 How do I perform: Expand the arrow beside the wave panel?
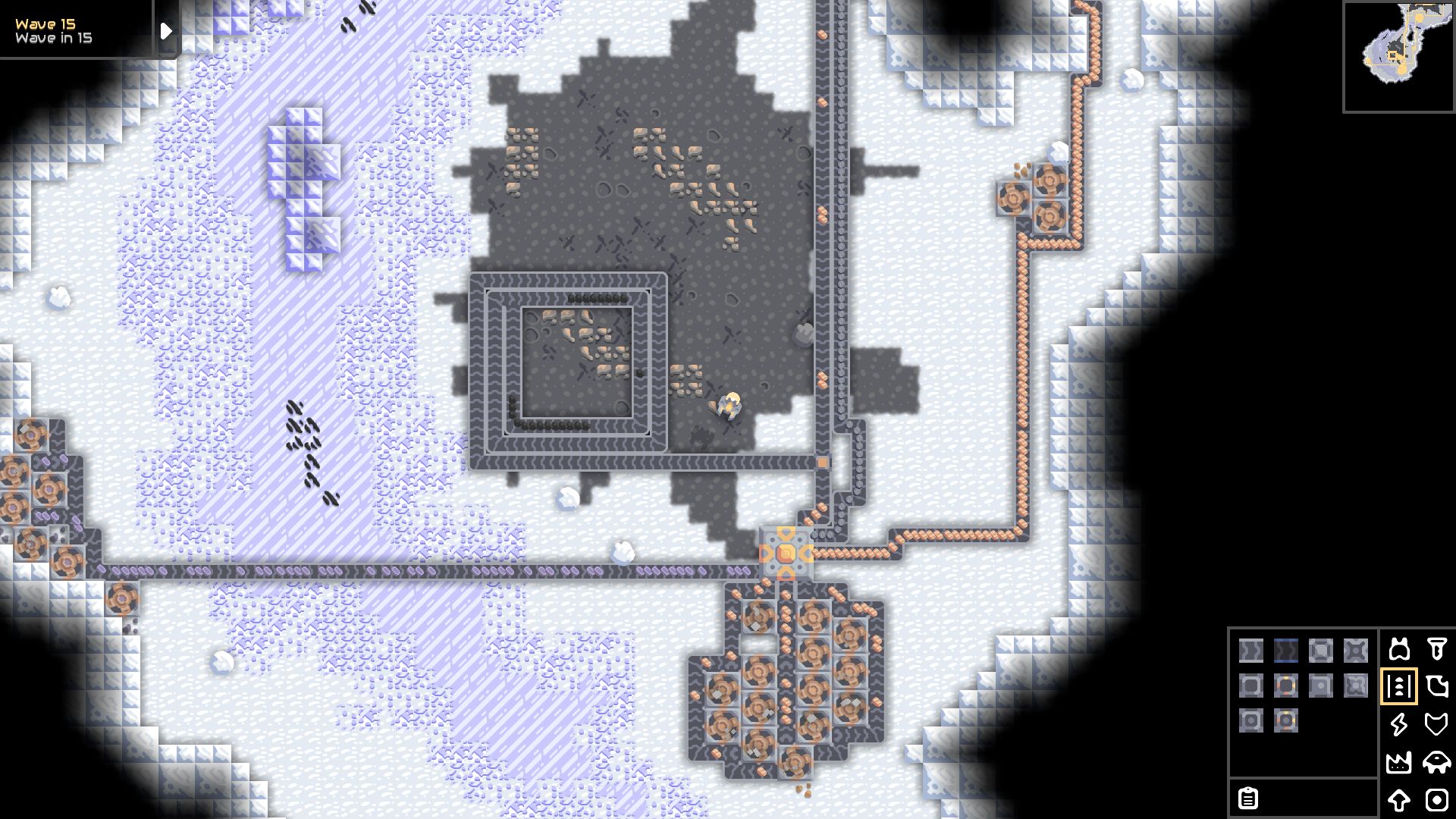point(165,30)
